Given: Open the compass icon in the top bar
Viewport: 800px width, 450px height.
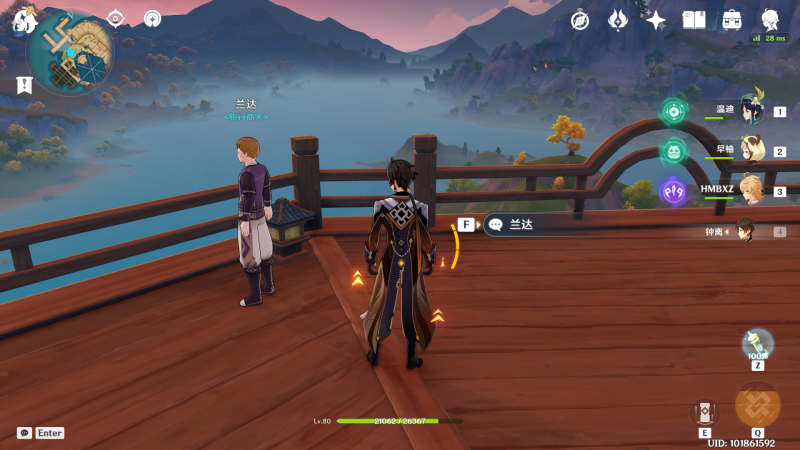Looking at the screenshot, I should 580,19.
